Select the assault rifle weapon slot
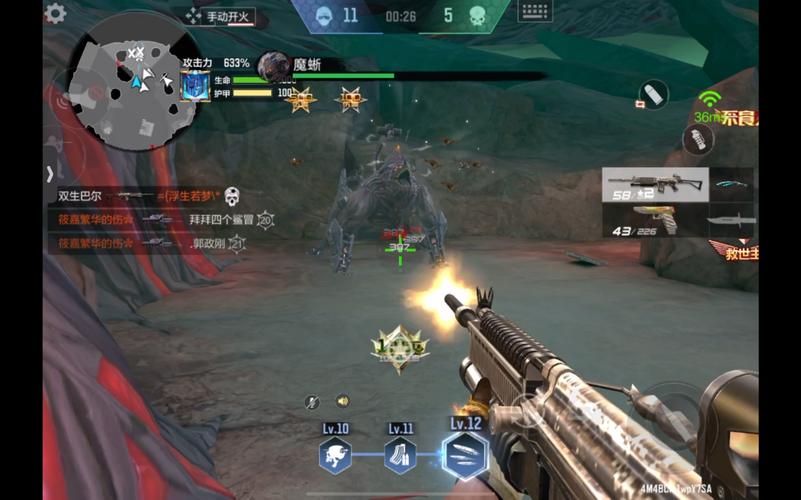Screen dimensions: 801x500 click(654, 184)
